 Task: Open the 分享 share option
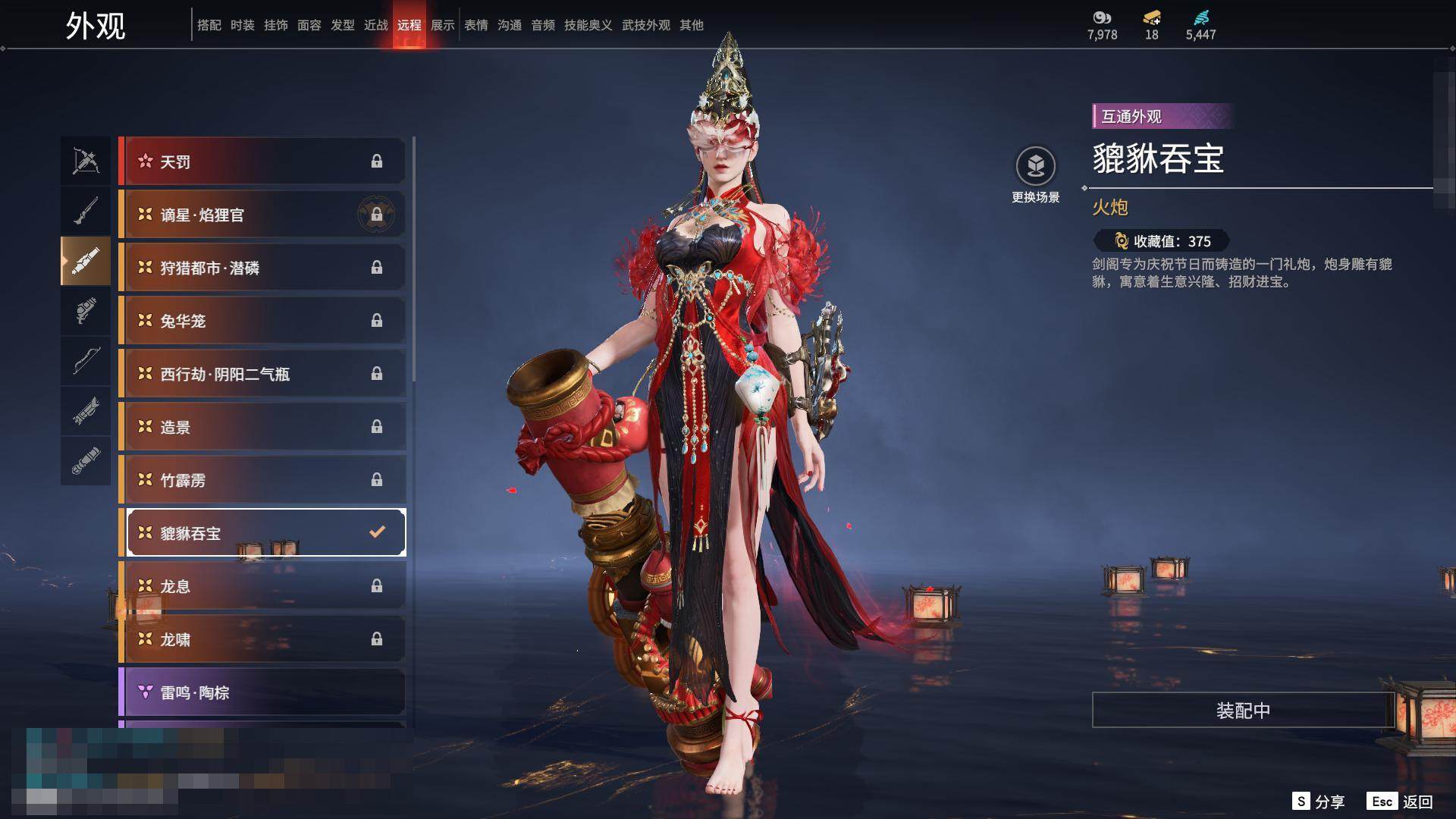[x=1319, y=802]
